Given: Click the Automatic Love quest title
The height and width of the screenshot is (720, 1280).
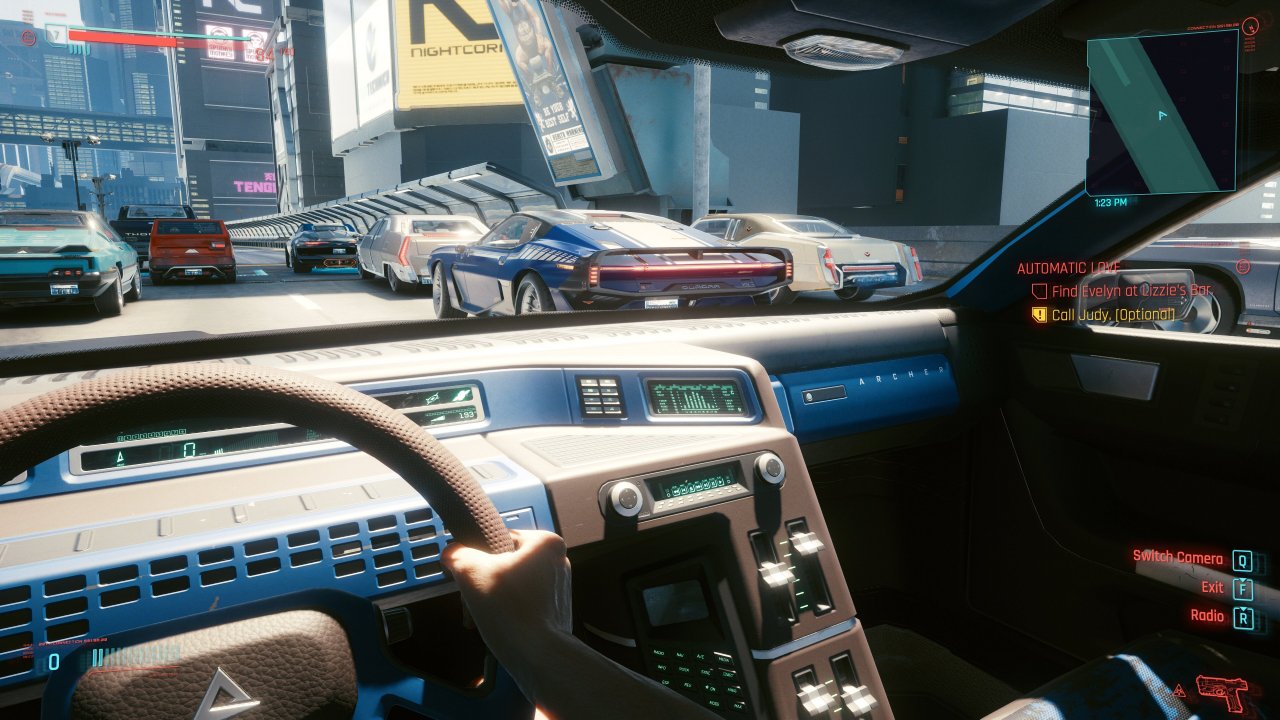Looking at the screenshot, I should (1068, 268).
